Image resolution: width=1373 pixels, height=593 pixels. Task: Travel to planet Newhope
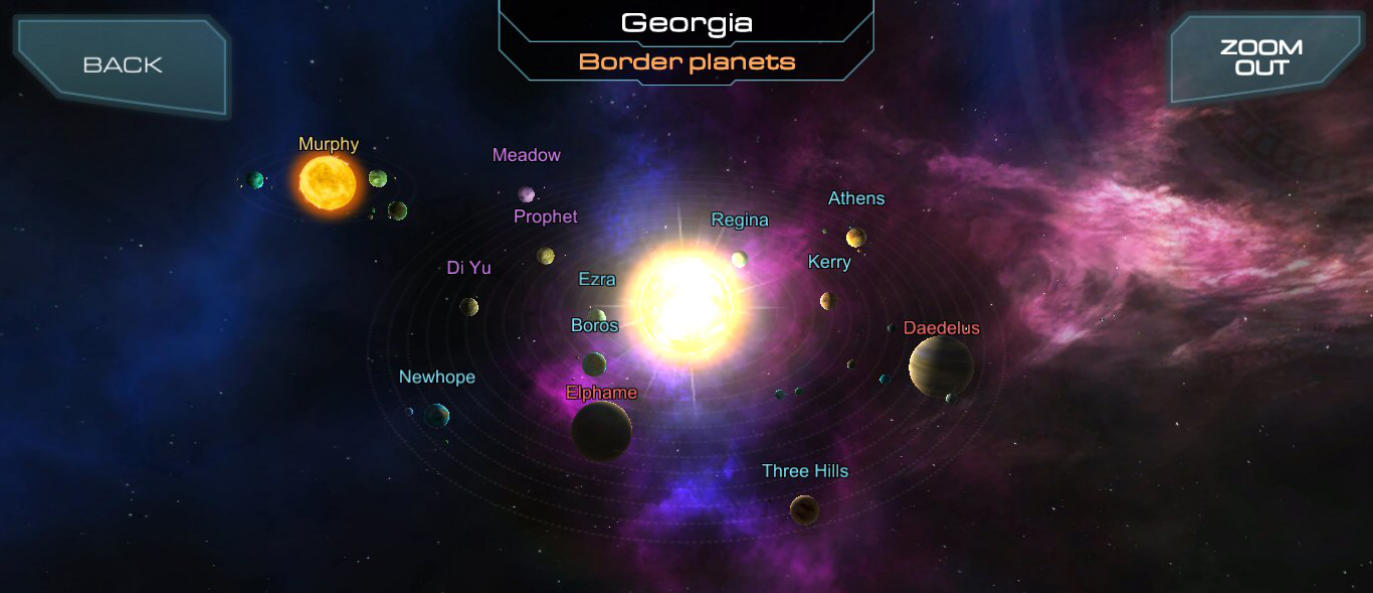(437, 414)
